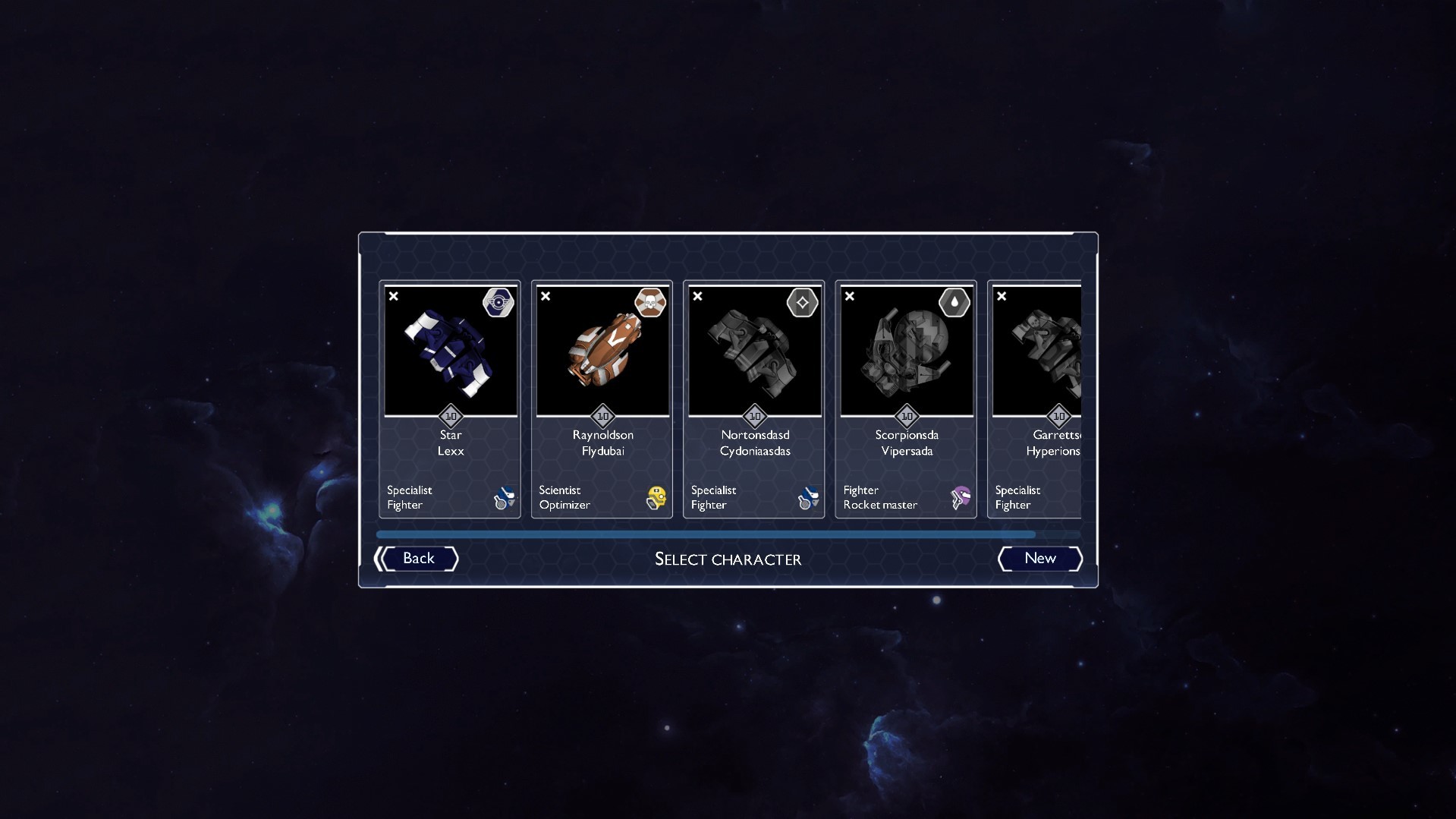Select the Specialist Fighter class icon on Star Lexx
The height and width of the screenshot is (819, 1456).
point(504,498)
